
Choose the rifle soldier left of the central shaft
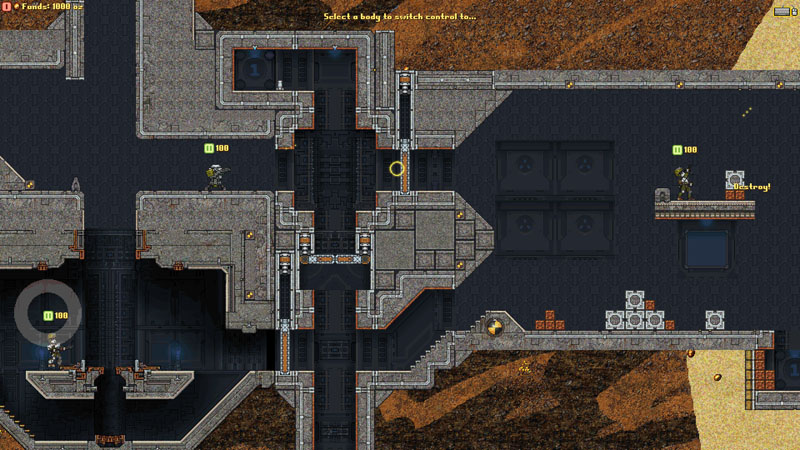tap(214, 178)
